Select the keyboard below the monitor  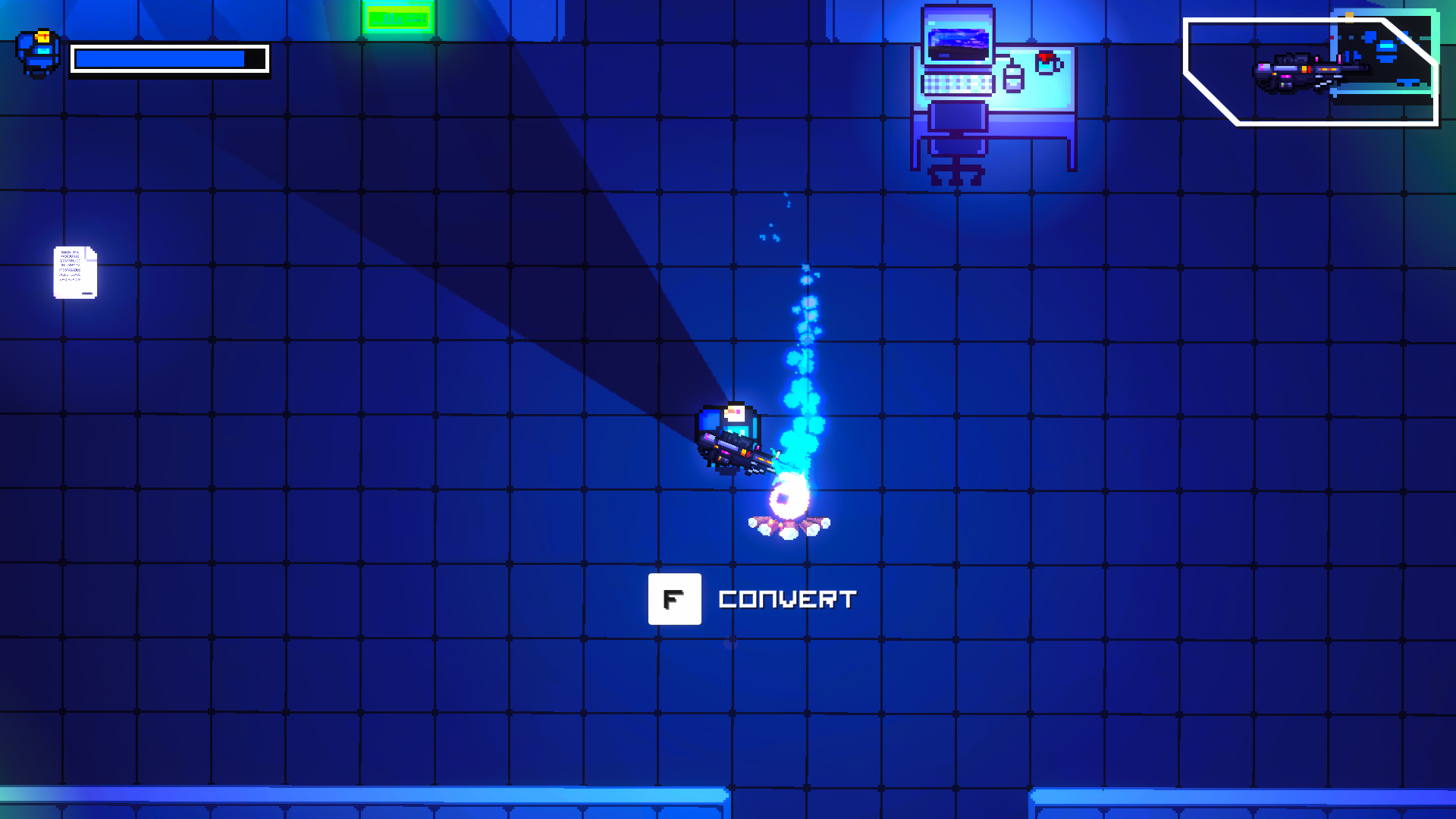(x=957, y=84)
